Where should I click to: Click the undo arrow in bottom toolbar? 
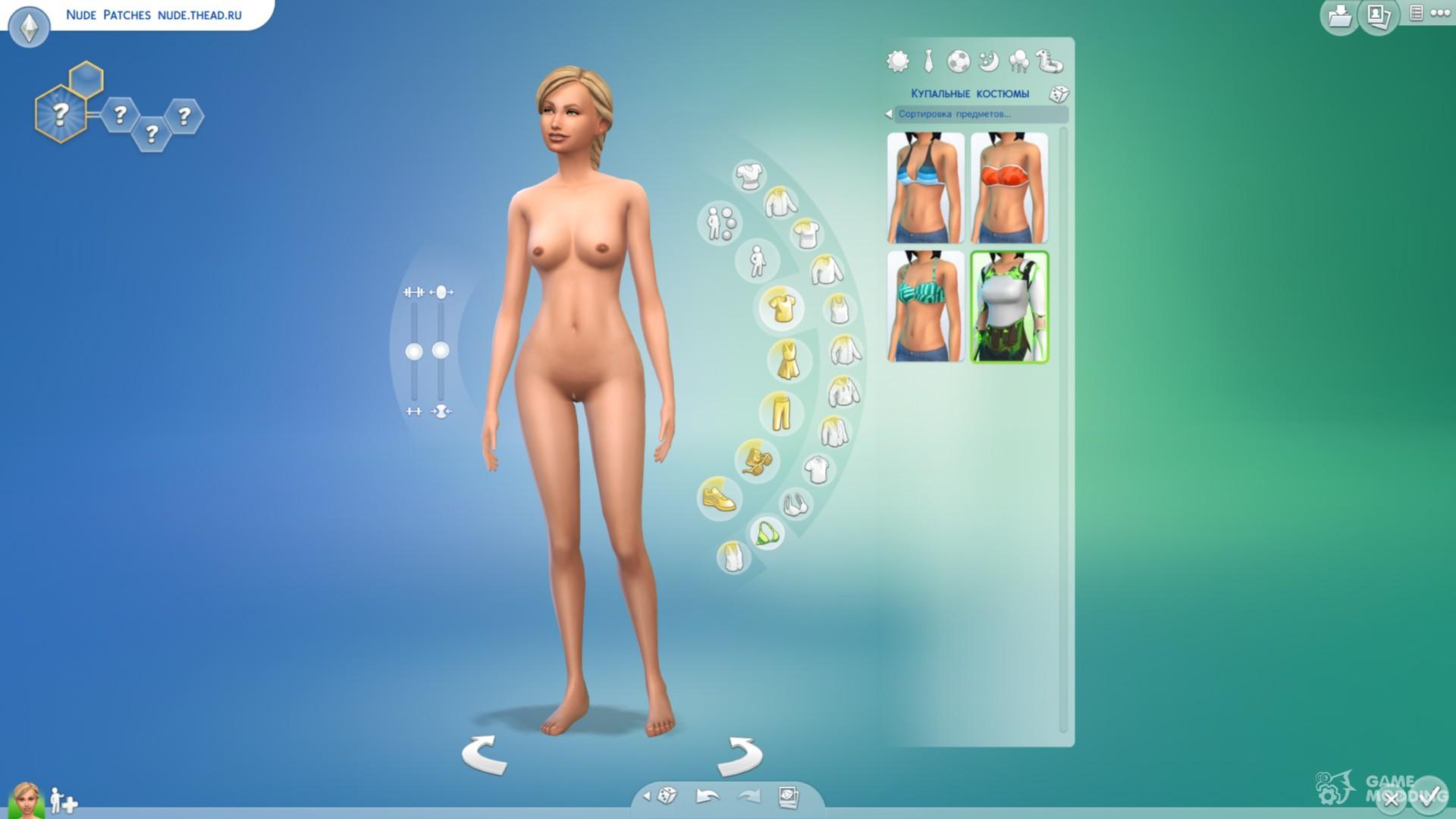click(707, 796)
